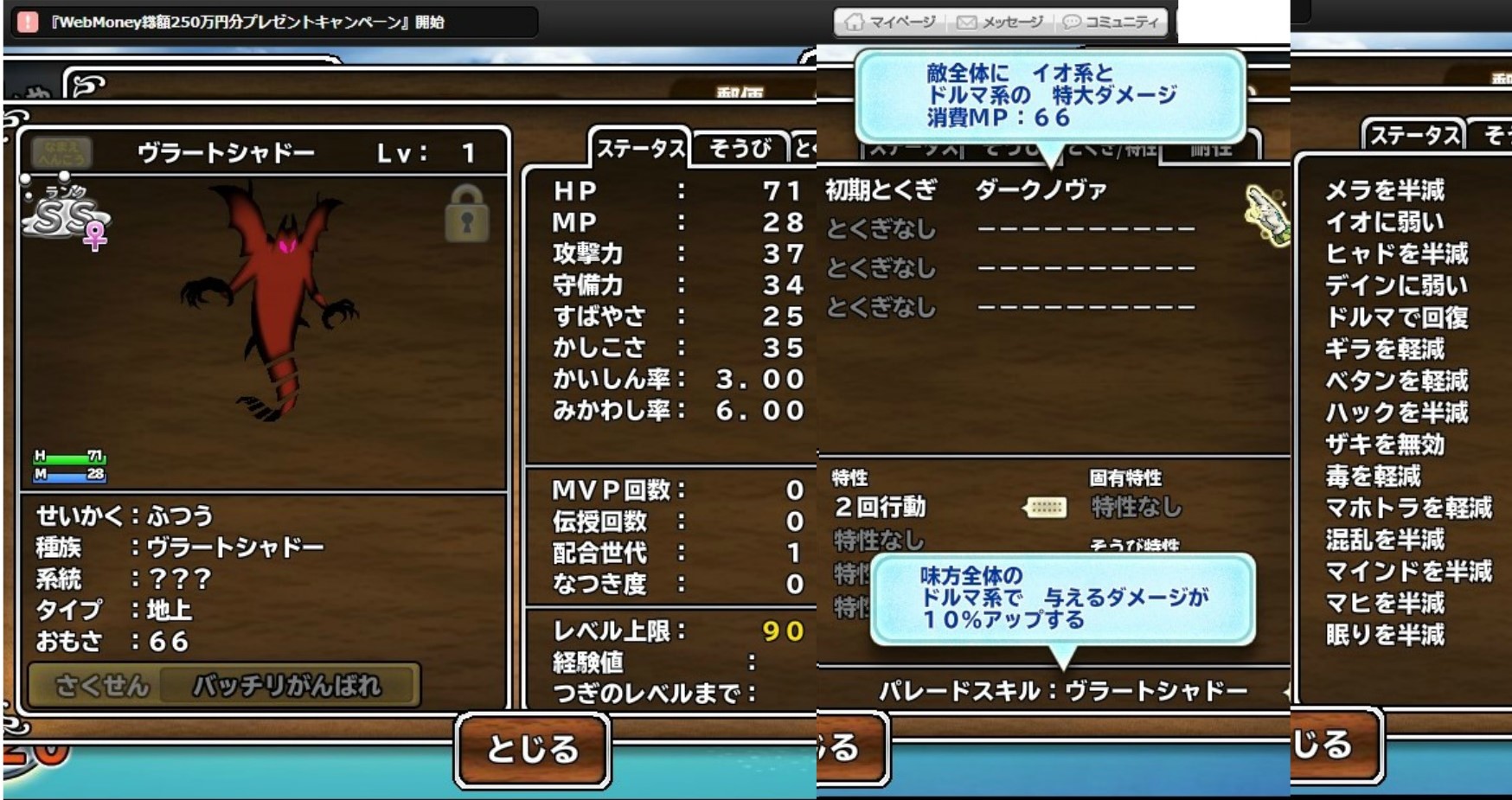
Task: Click the name change button beside ヴラートシャドー
Action: [x=61, y=153]
